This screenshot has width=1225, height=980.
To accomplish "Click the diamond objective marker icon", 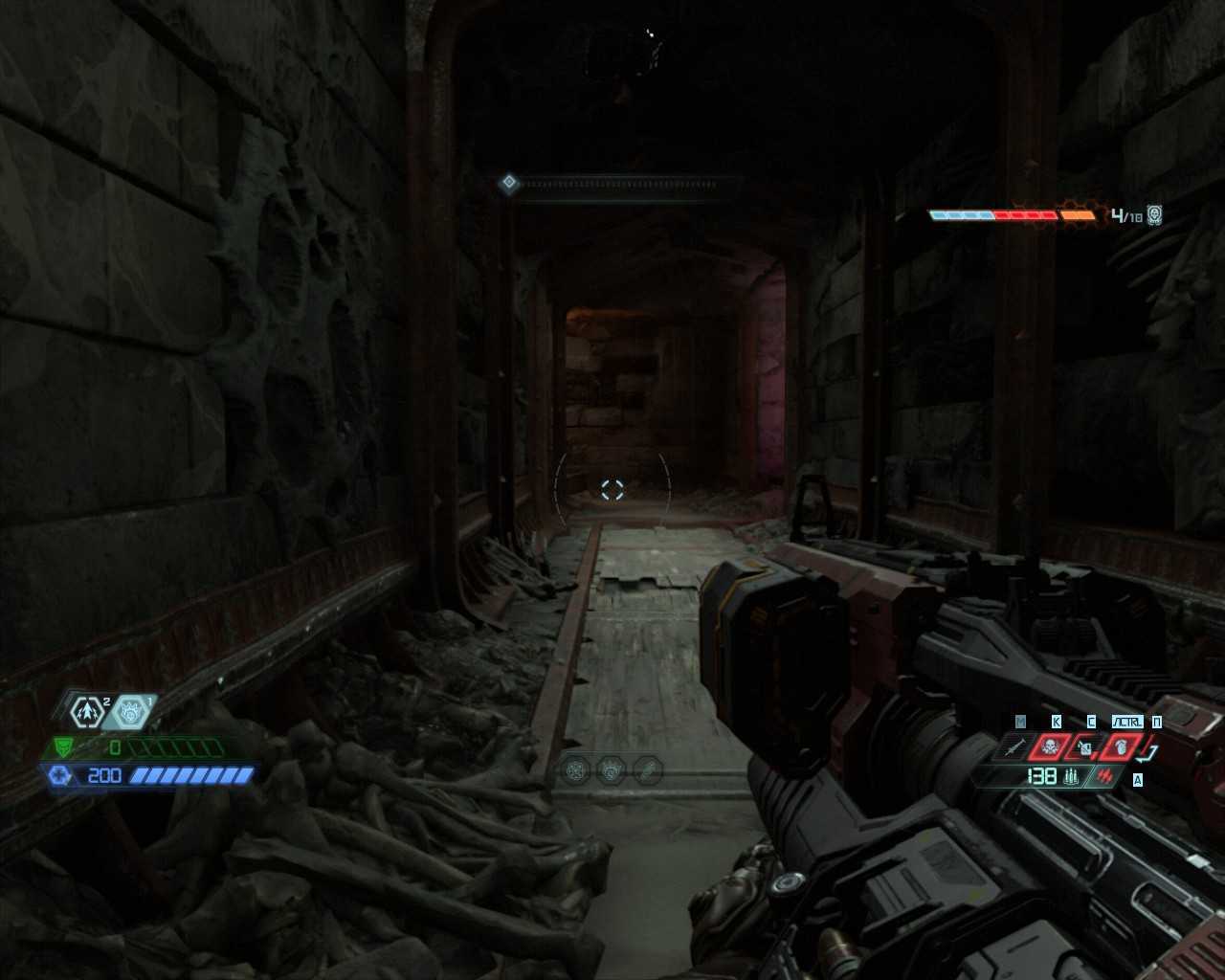I will click(x=509, y=183).
